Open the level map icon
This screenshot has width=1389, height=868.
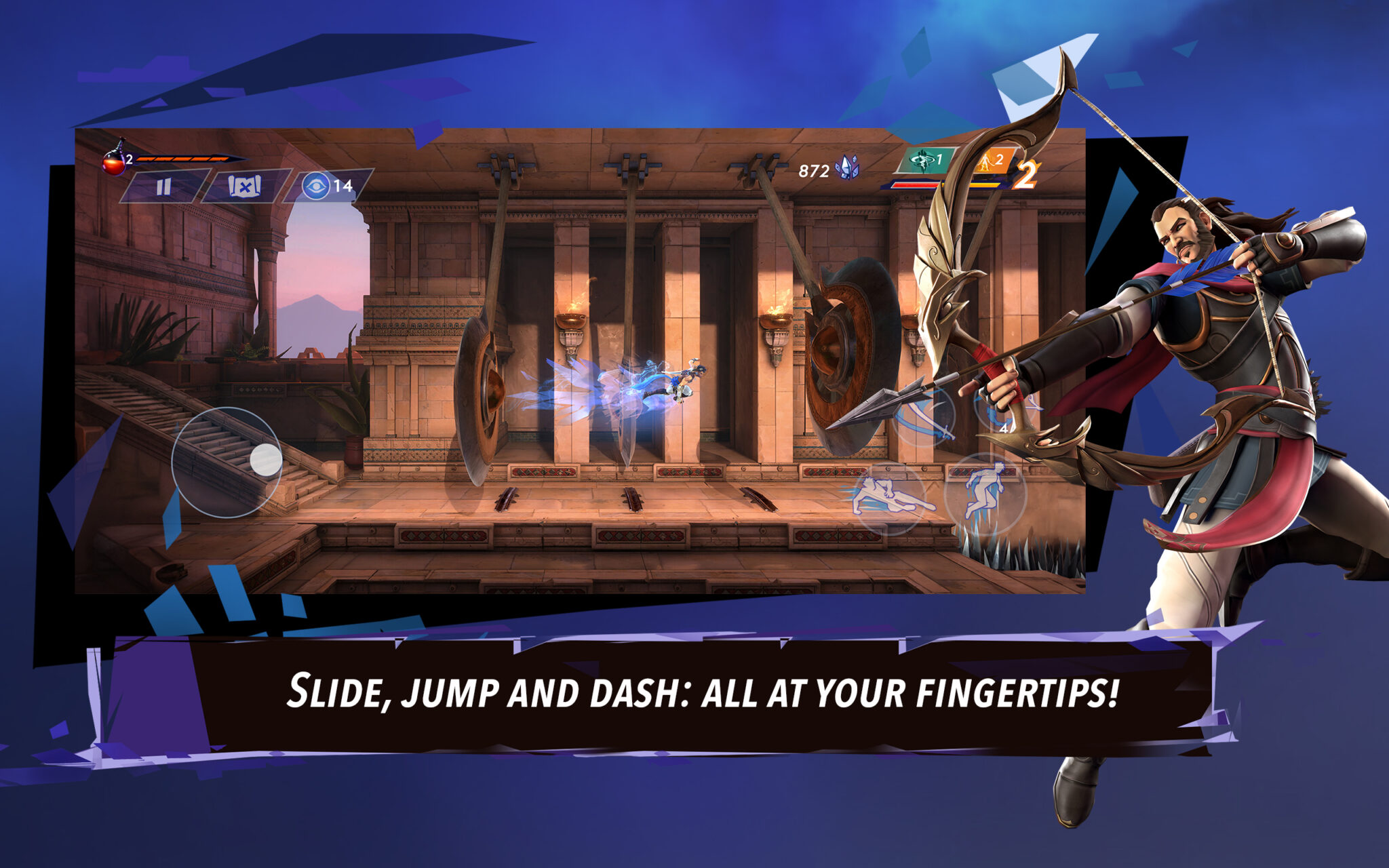(244, 187)
